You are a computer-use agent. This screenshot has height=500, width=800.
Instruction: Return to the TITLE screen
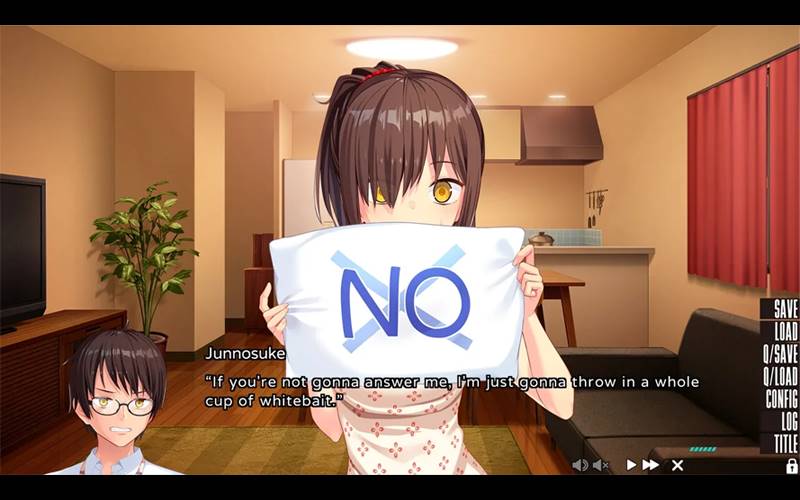(x=785, y=443)
